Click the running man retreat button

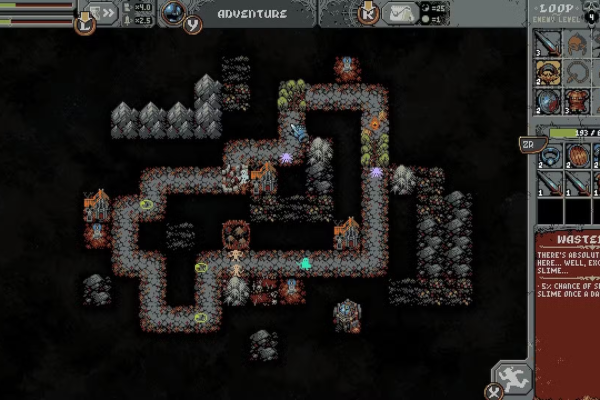pyautogui.click(x=514, y=379)
